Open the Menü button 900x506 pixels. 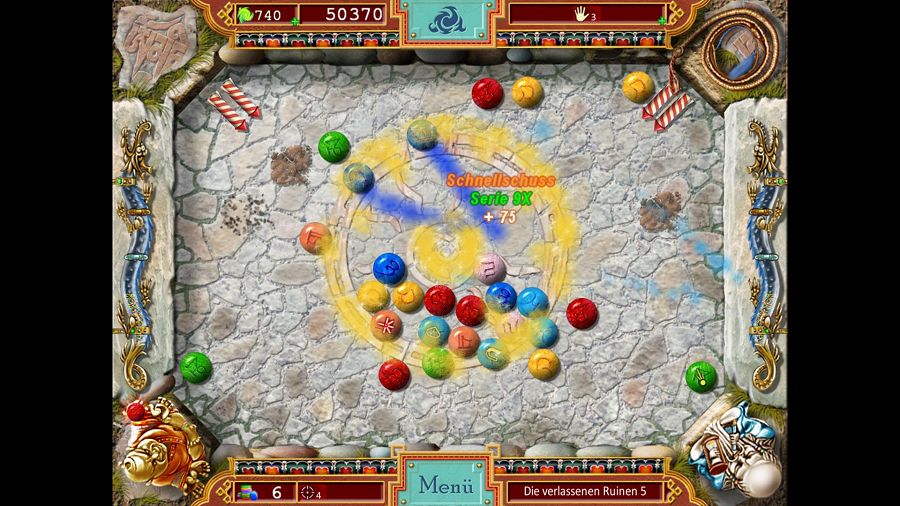point(445,485)
